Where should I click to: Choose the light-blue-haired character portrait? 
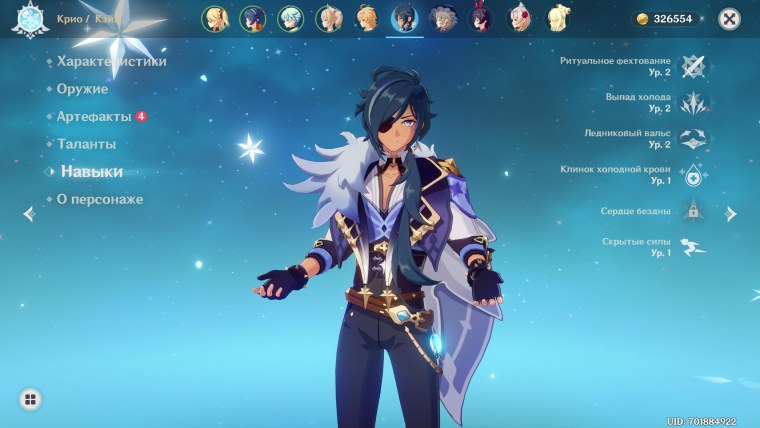click(x=291, y=18)
